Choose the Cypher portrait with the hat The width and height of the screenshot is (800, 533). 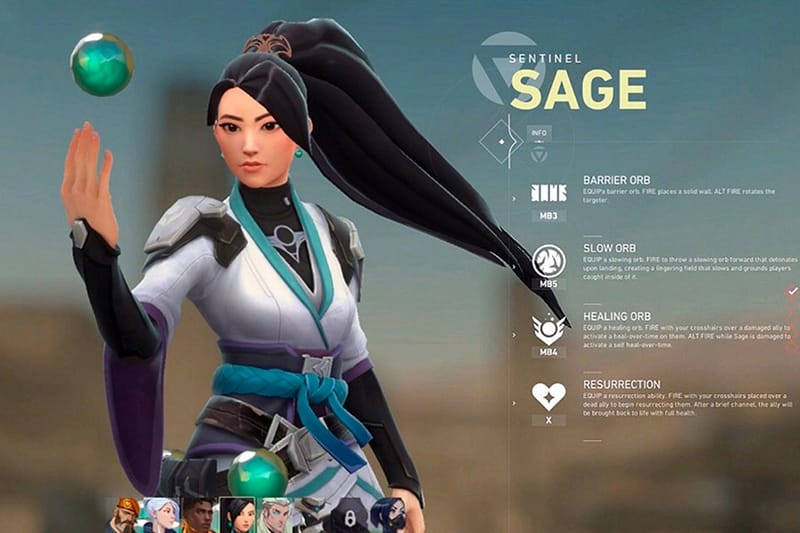pos(312,515)
